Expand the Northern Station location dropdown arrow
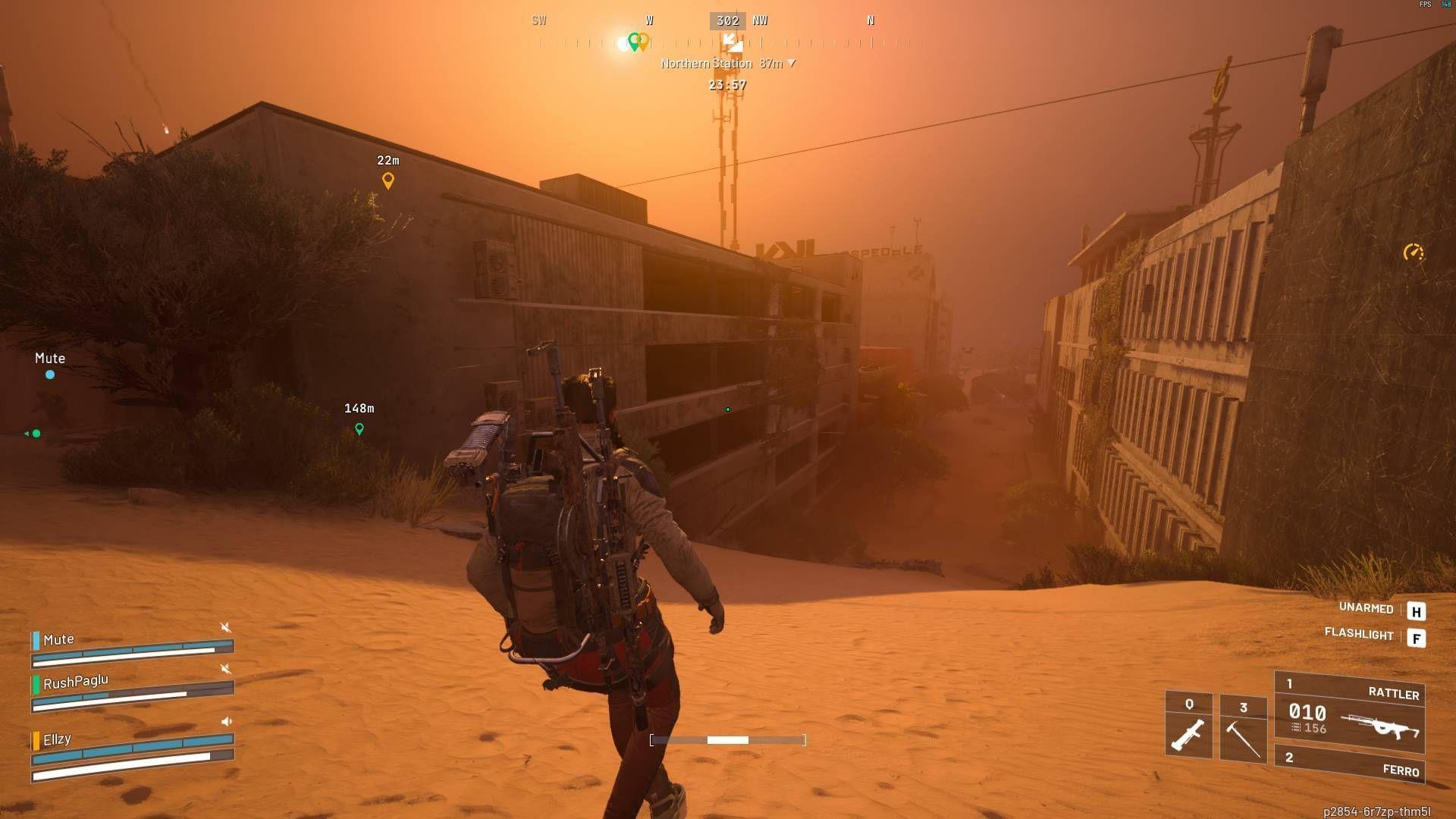The image size is (1456, 819). (x=792, y=63)
